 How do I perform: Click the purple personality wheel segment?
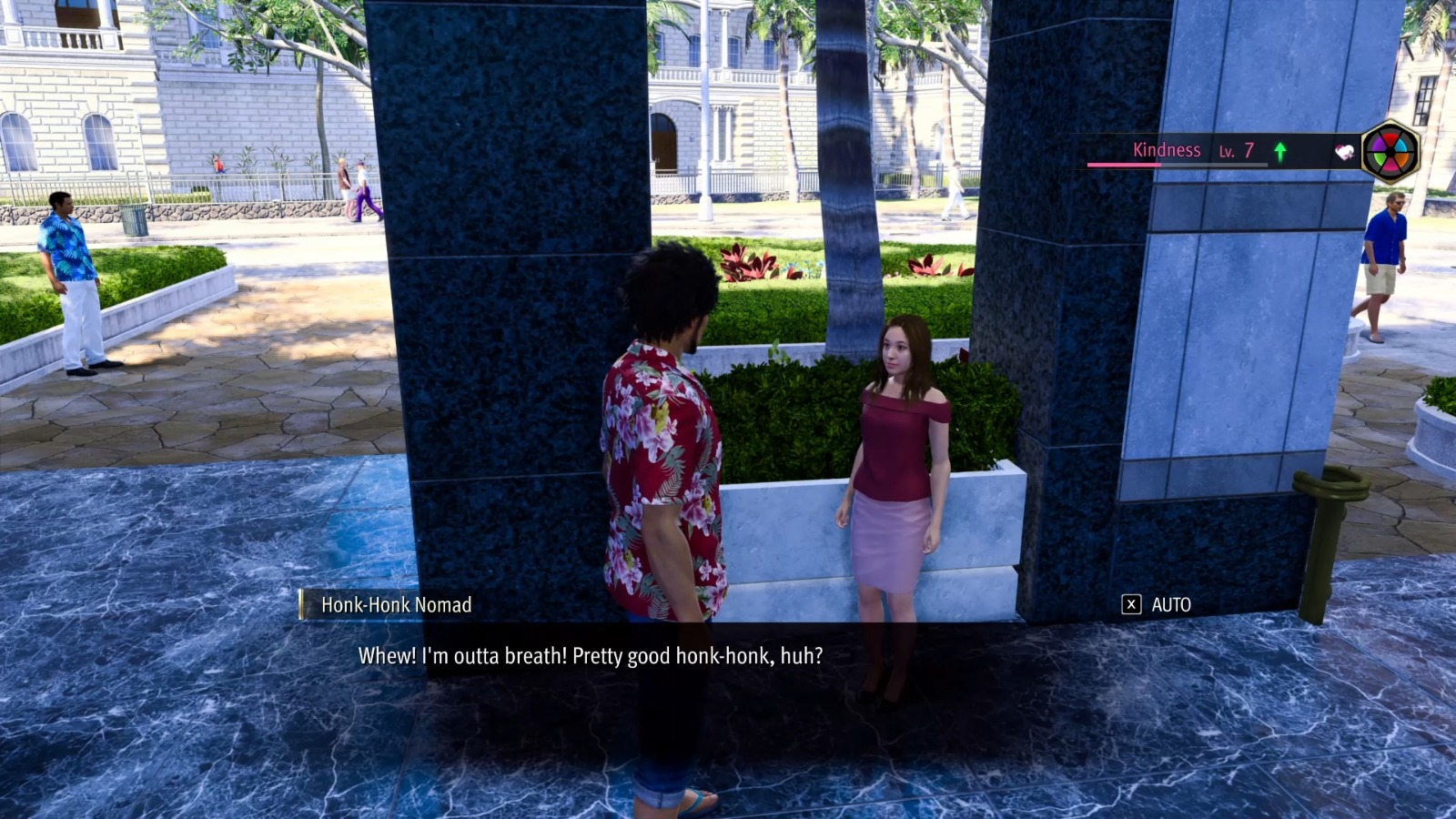[x=1380, y=145]
